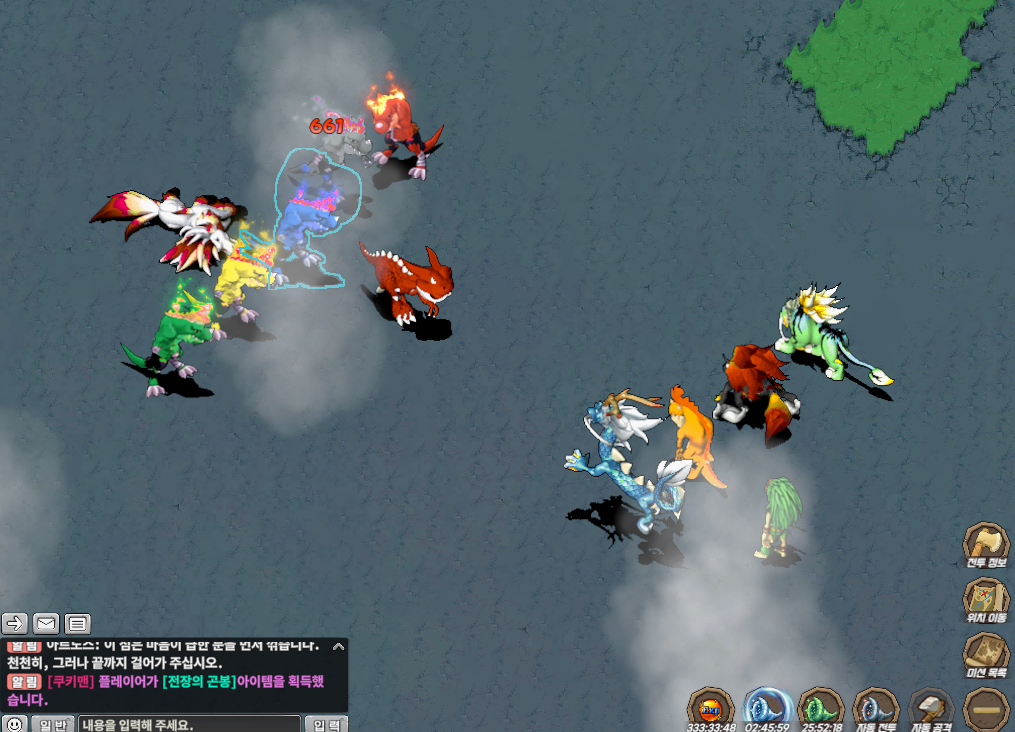
Task: Collapse the menu with the minus button
Action: tap(985, 707)
